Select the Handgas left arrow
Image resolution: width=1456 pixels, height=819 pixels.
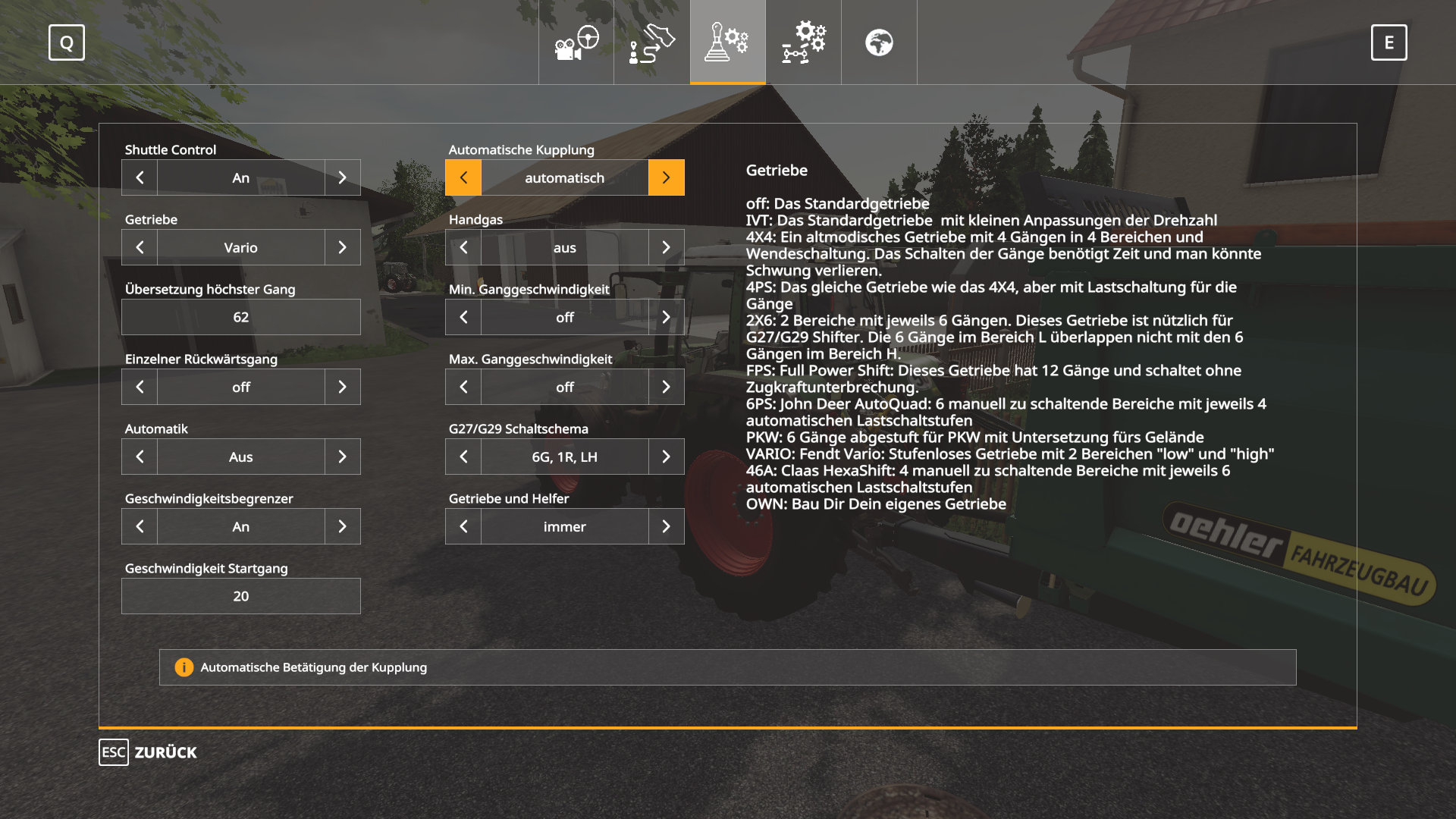click(x=463, y=247)
